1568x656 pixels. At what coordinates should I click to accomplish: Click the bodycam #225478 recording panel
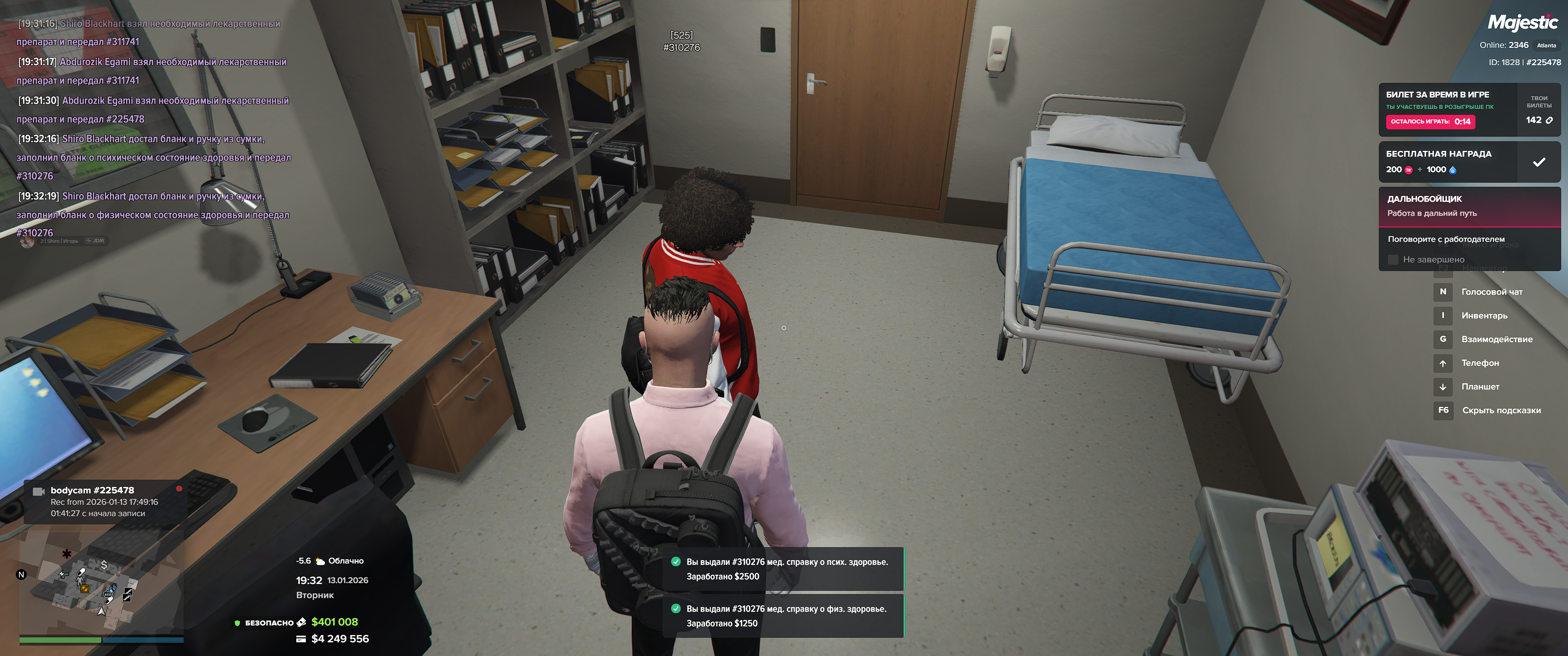coord(103,502)
